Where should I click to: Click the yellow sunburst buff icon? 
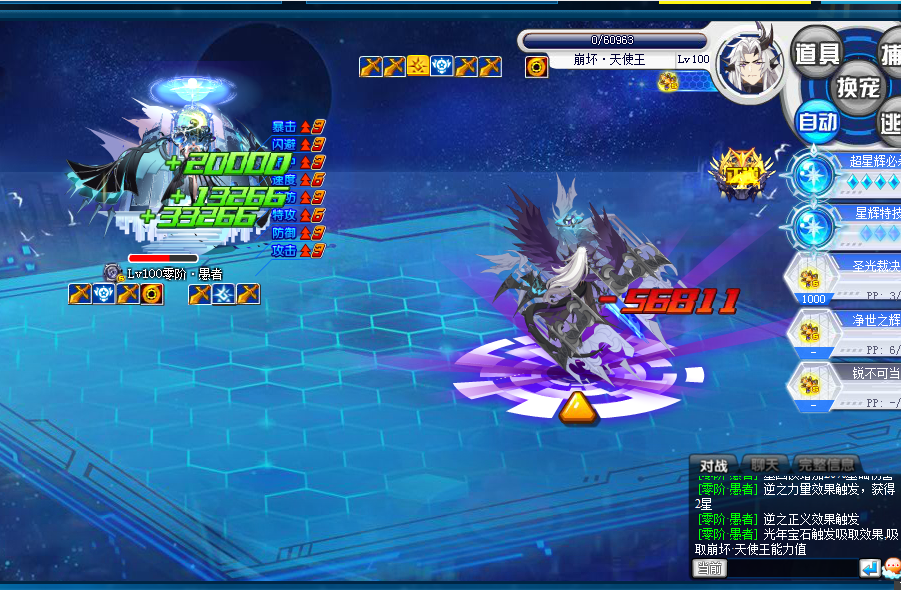click(x=418, y=67)
